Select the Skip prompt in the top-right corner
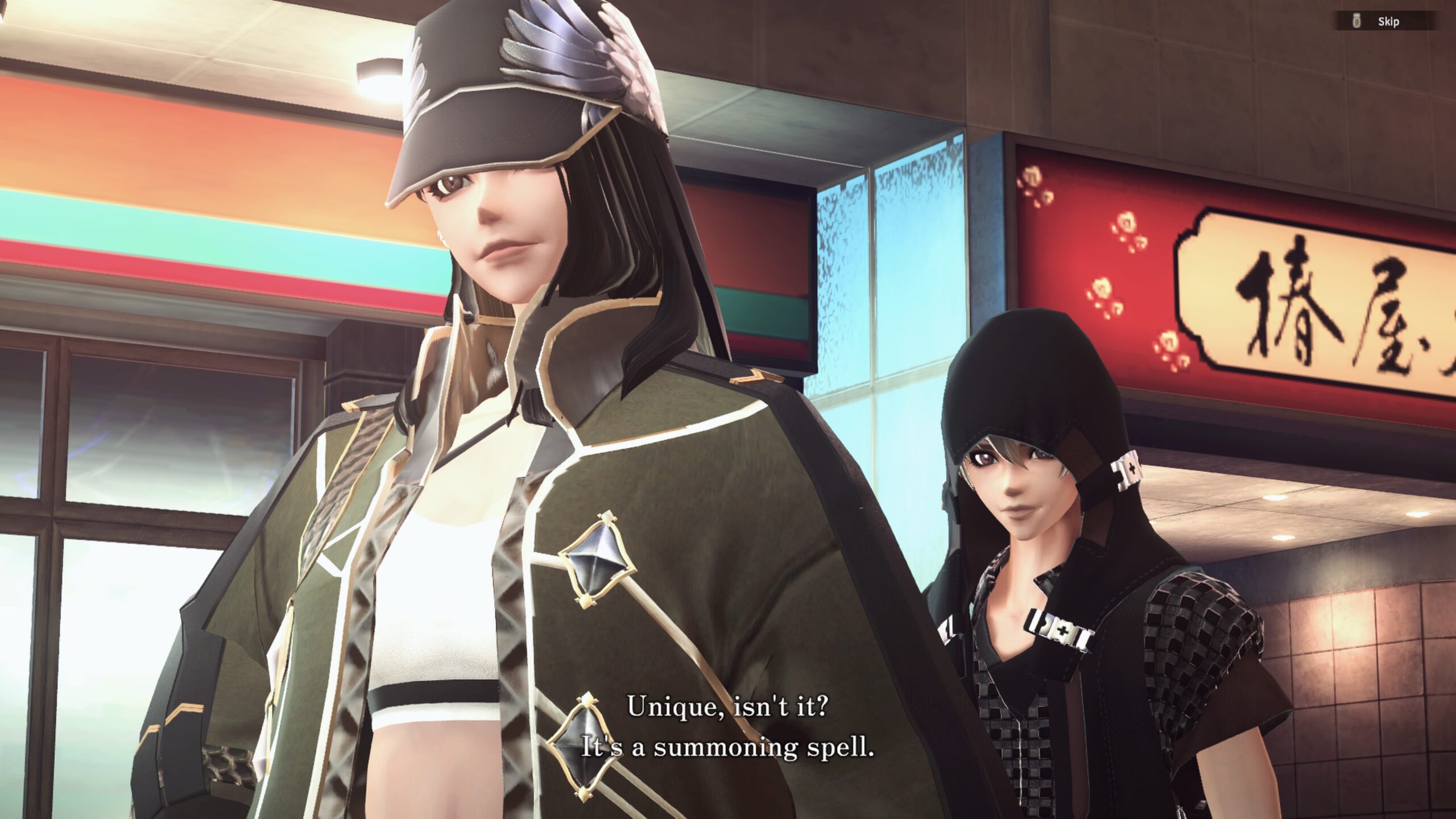Screen dimensions: 1456x819 coord(1389,22)
